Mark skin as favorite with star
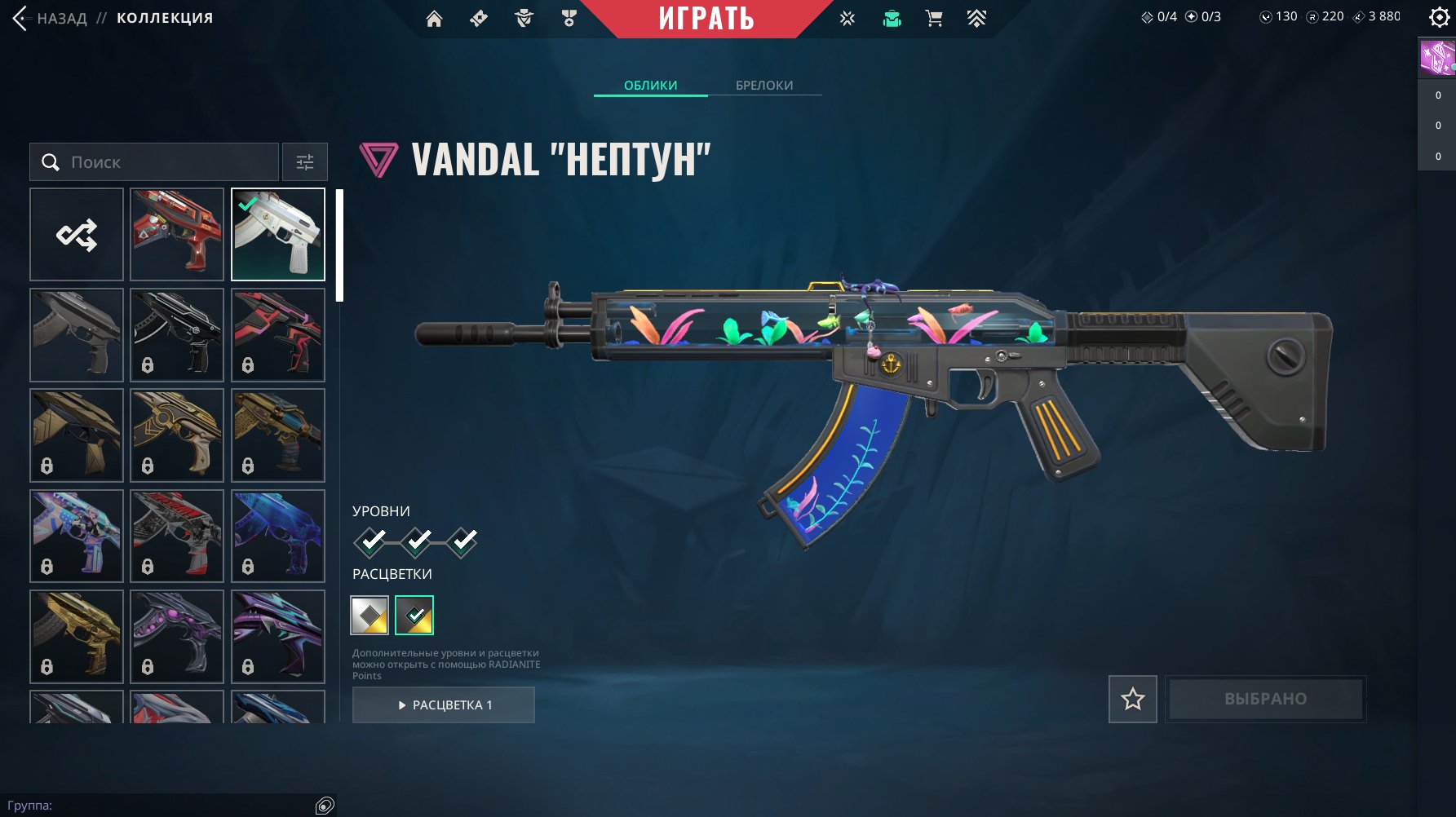The image size is (1456, 817). pyautogui.click(x=1132, y=699)
